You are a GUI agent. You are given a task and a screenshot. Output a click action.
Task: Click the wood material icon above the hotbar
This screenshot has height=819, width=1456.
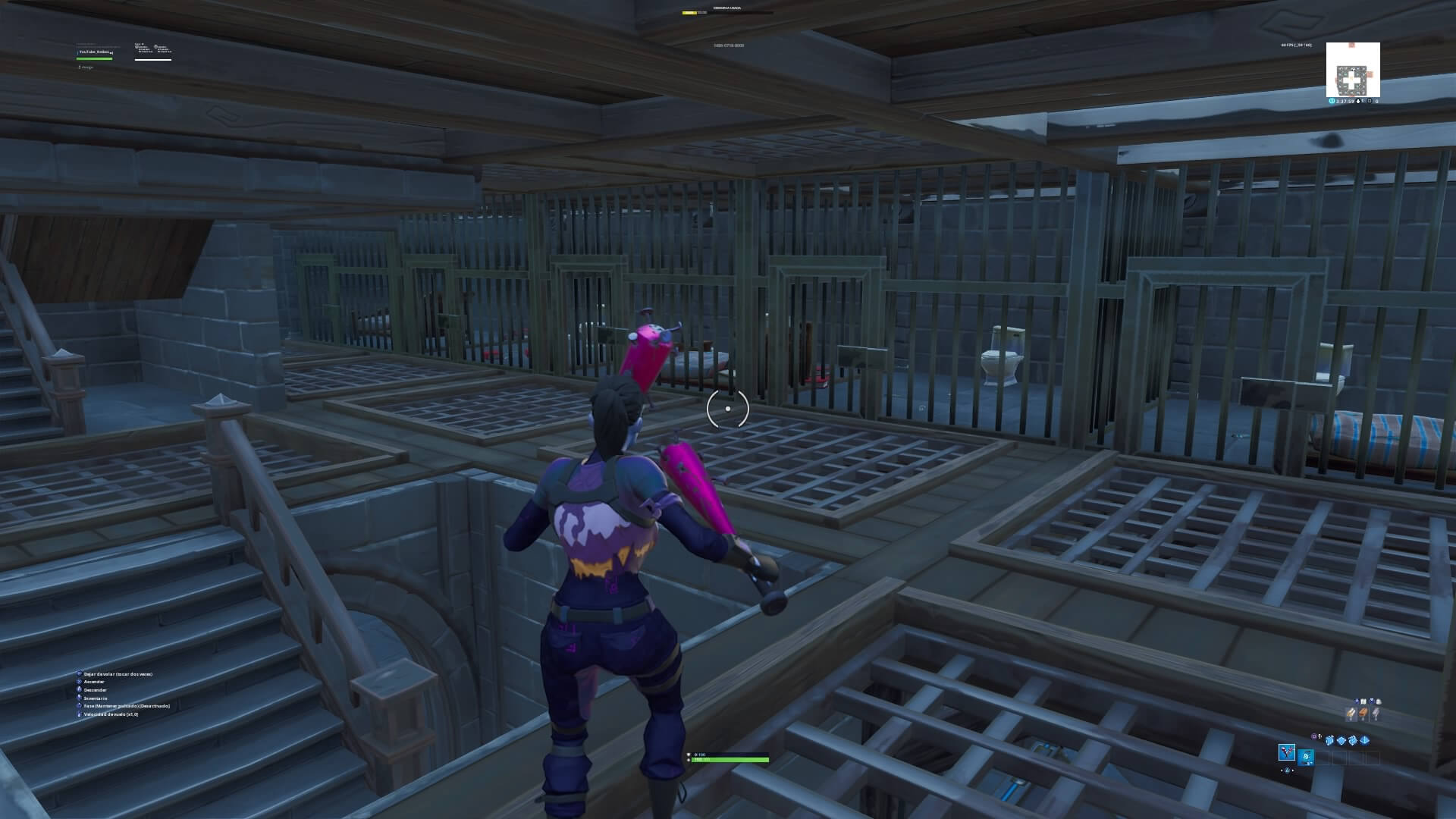point(1351,714)
